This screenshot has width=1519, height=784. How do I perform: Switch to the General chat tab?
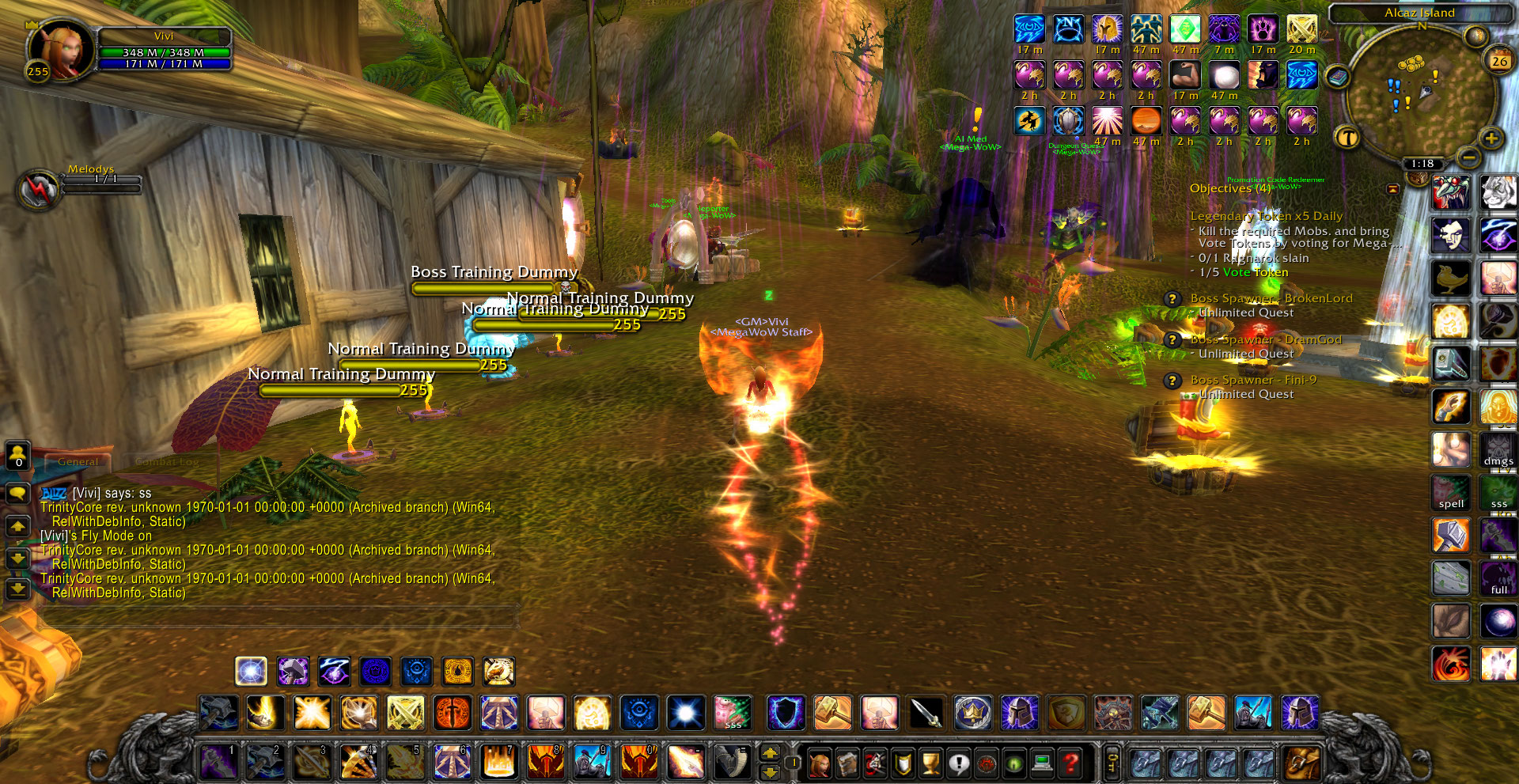point(79,461)
